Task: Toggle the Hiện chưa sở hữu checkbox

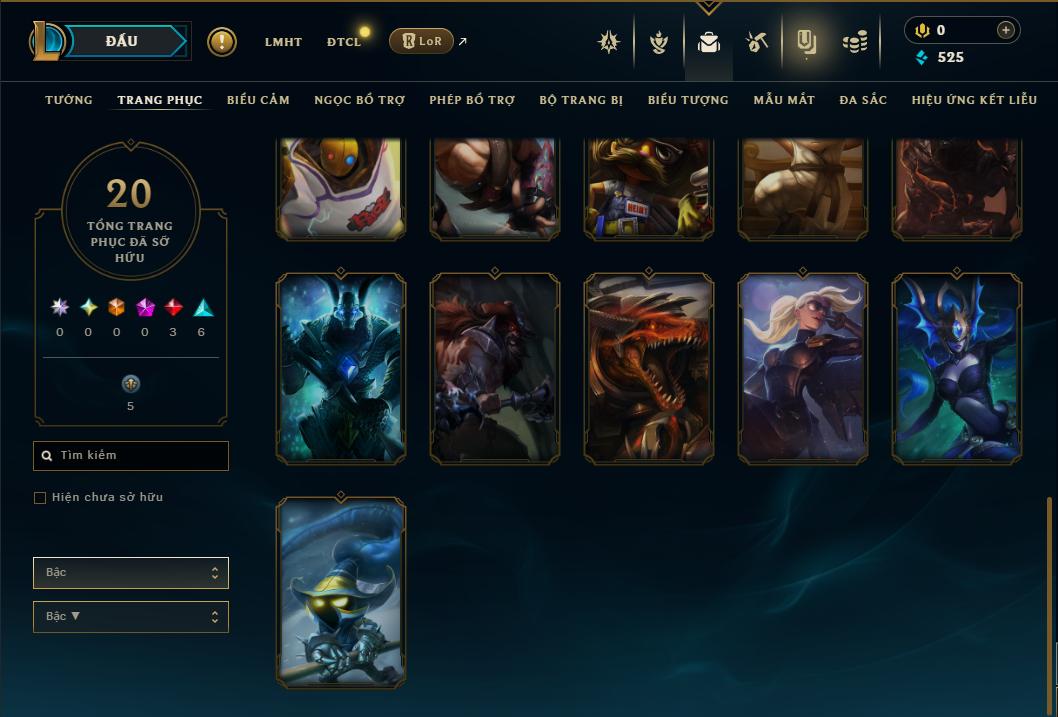Action: (40, 498)
